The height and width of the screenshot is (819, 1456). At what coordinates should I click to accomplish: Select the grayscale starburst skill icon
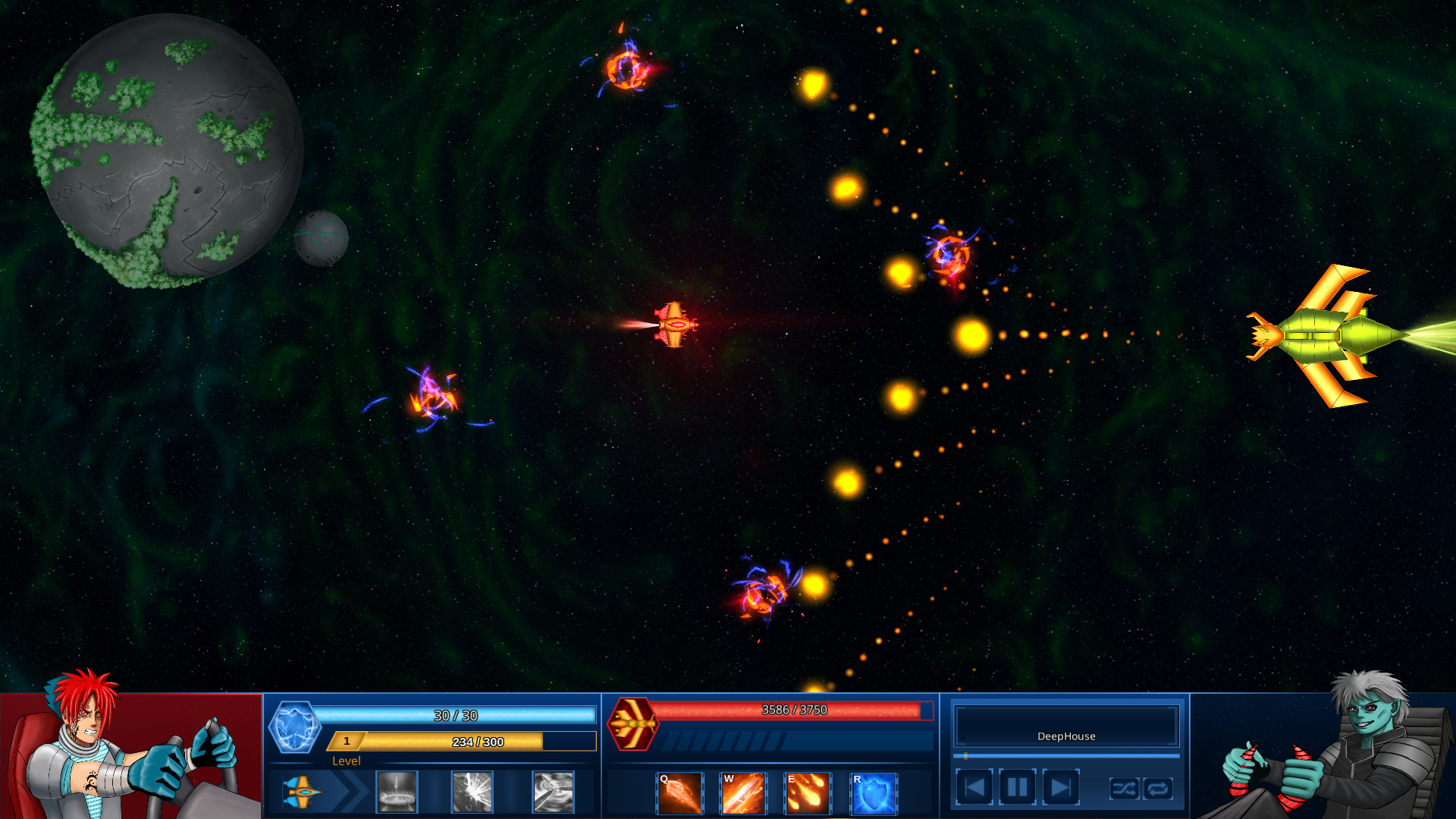click(473, 792)
